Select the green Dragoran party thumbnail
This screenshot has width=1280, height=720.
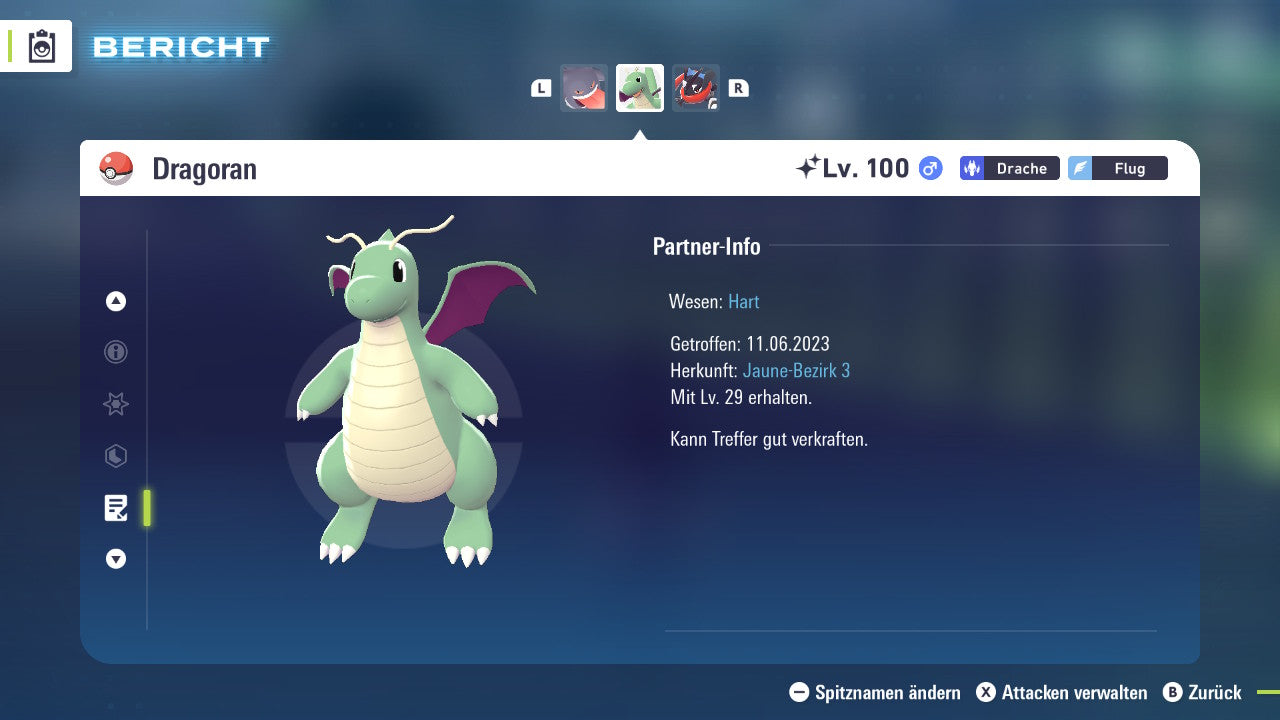[x=640, y=88]
